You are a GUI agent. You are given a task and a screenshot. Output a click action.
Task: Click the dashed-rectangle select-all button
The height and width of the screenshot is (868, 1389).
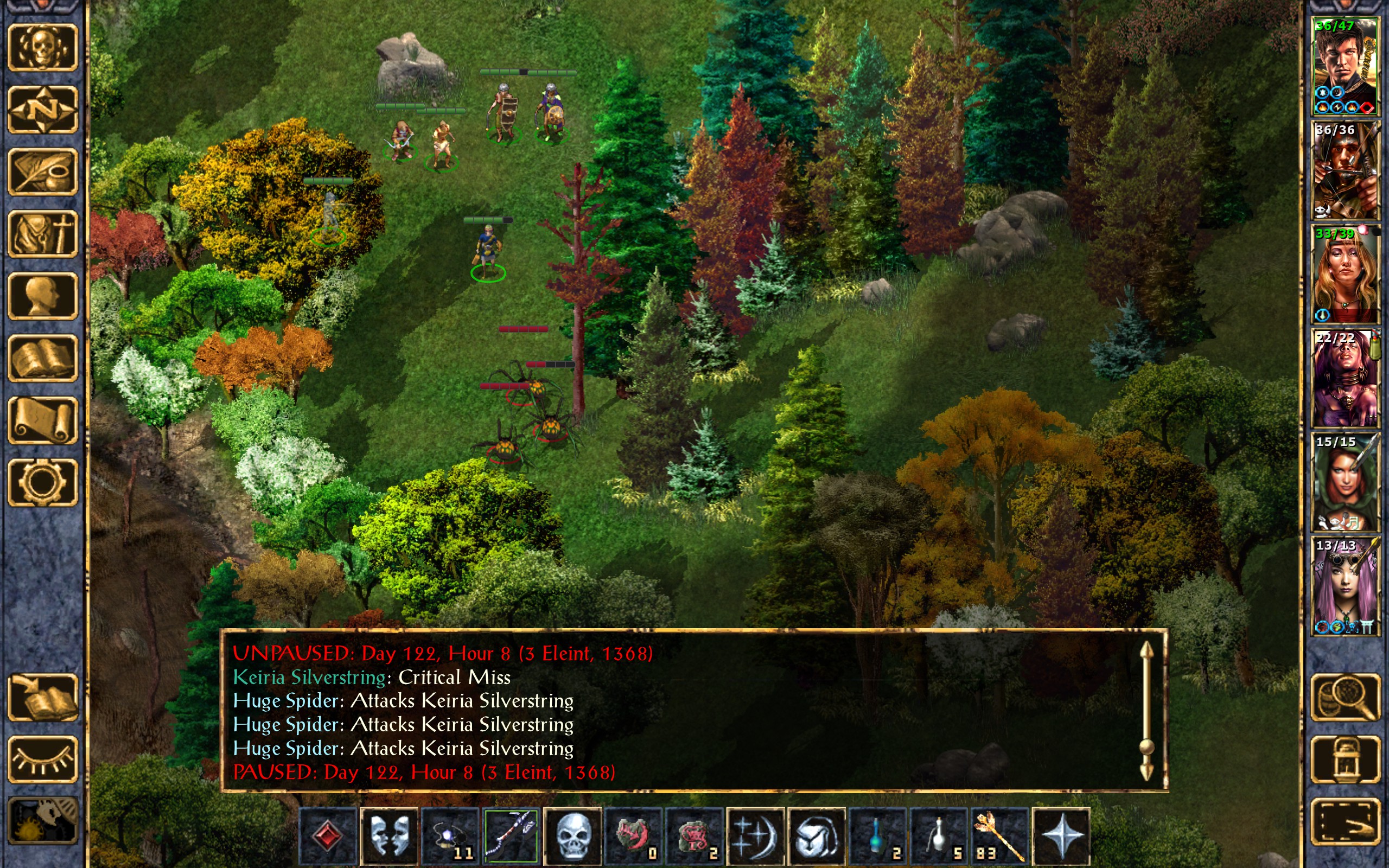click(1345, 821)
